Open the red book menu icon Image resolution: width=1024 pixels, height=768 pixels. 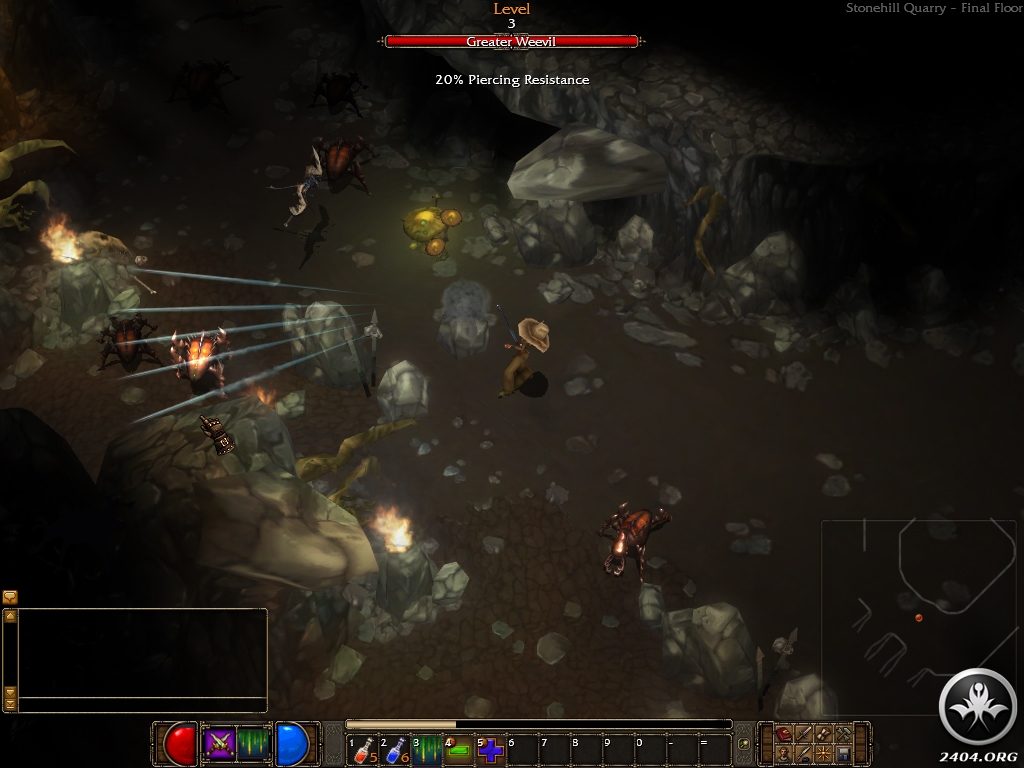click(x=782, y=734)
